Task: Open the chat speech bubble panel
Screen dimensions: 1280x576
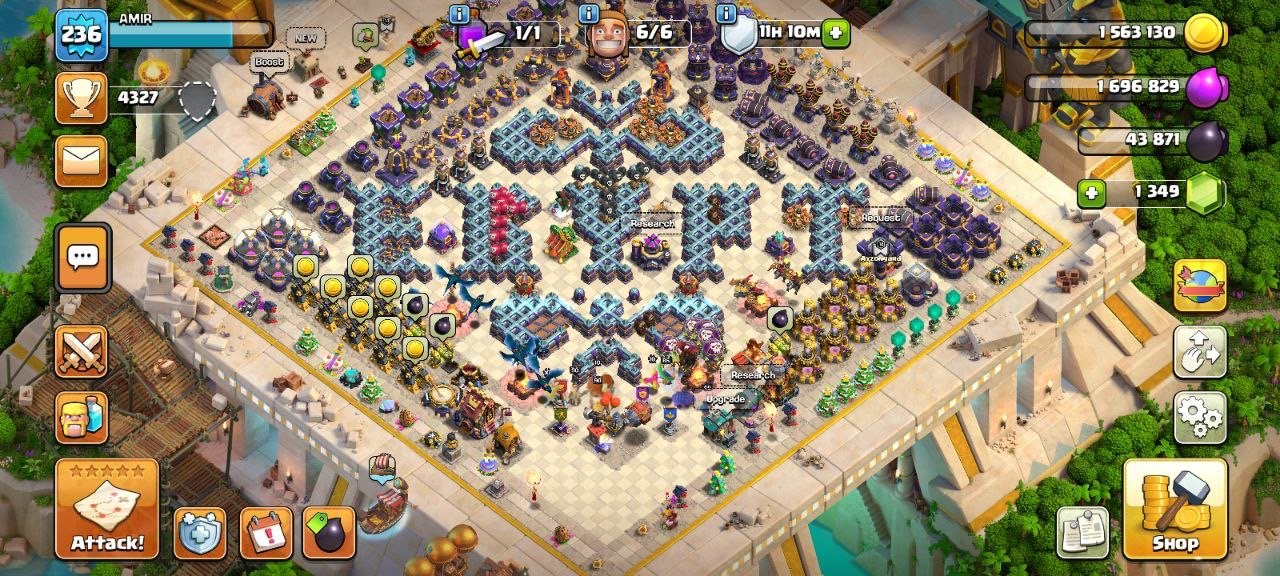Action: [x=82, y=258]
